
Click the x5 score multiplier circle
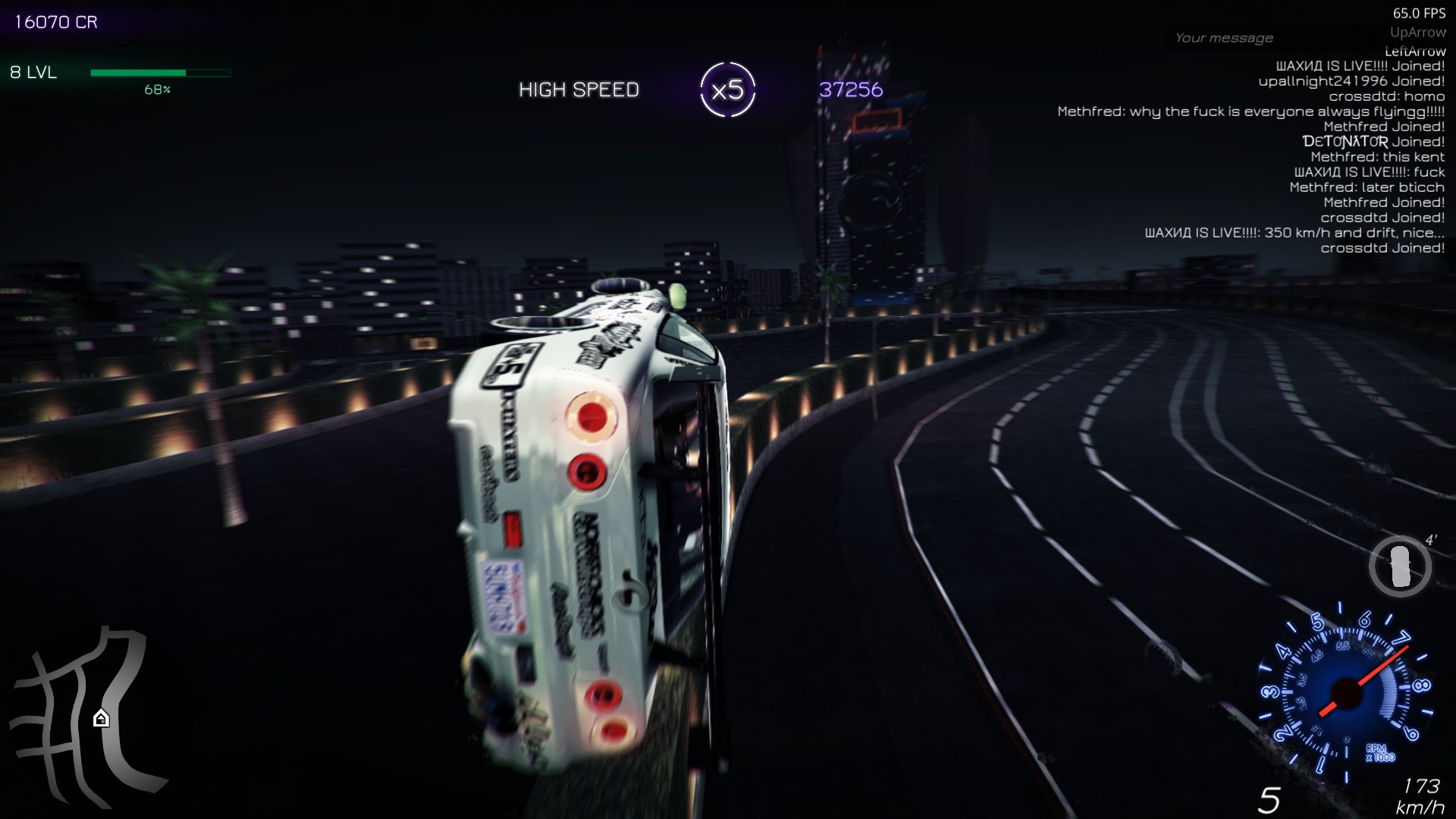729,88
